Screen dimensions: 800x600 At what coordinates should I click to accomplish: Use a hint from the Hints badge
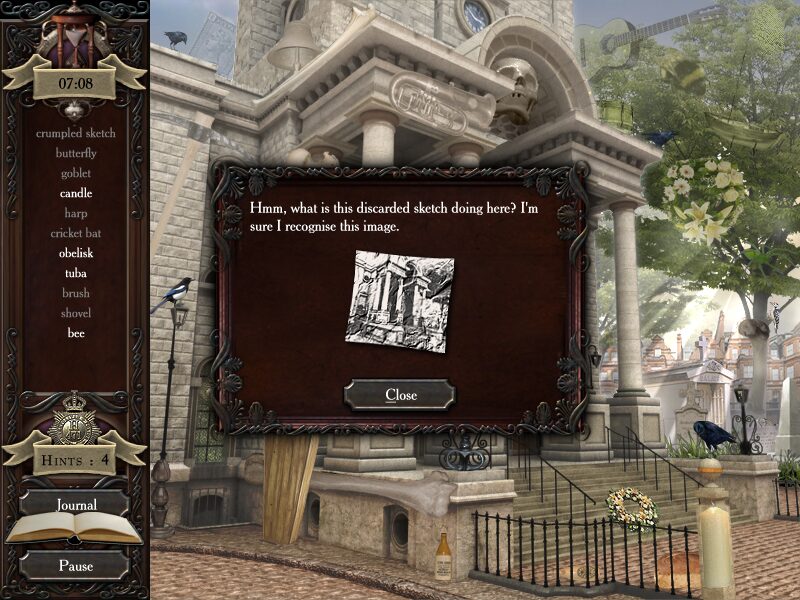pos(75,460)
